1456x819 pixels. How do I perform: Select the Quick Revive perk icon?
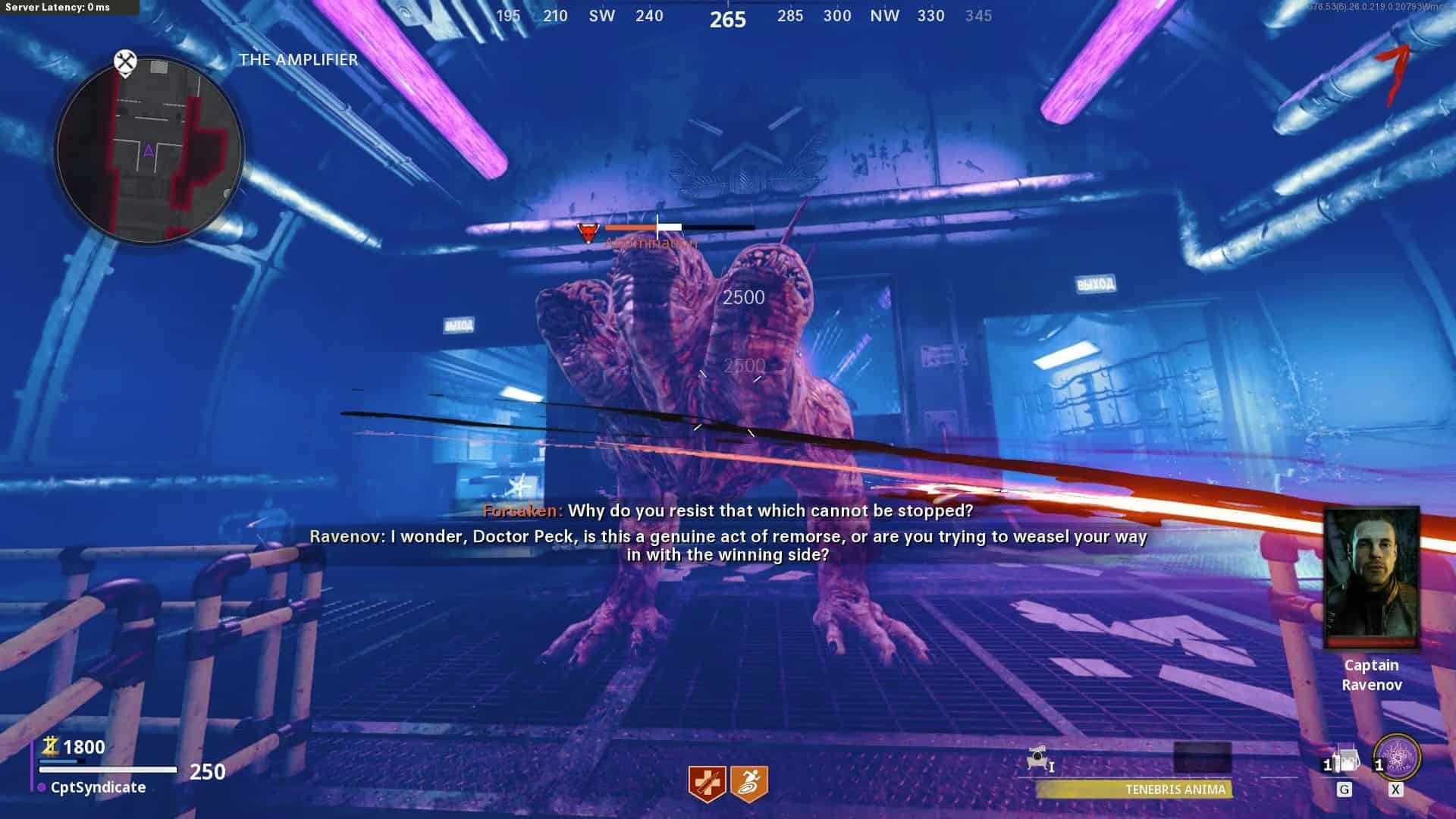click(707, 783)
